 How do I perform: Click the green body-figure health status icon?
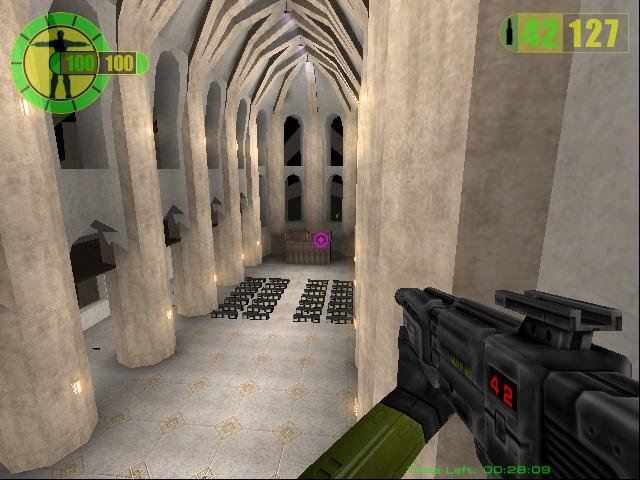tap(58, 56)
